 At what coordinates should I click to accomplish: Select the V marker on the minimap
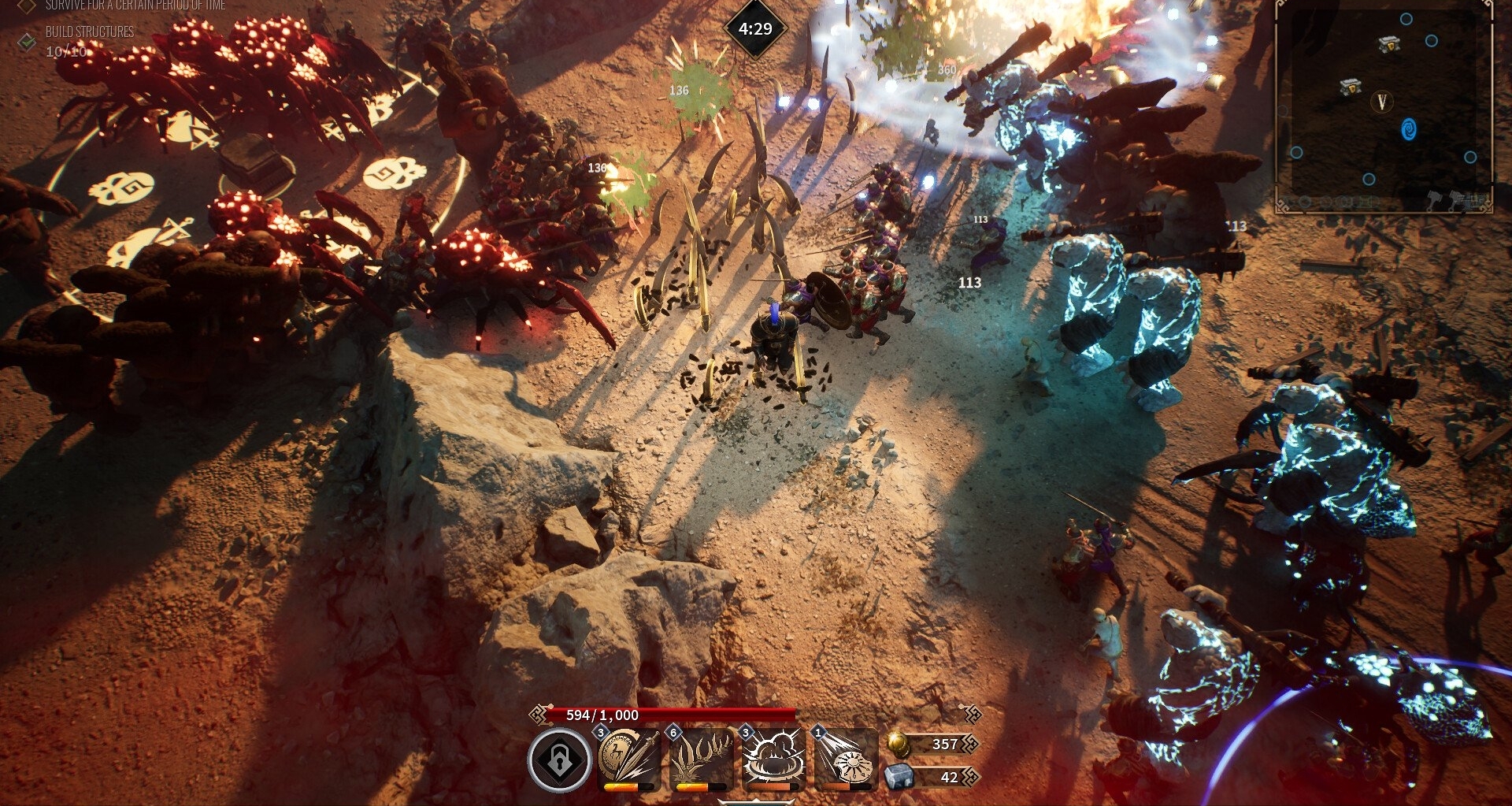pyautogui.click(x=1381, y=101)
